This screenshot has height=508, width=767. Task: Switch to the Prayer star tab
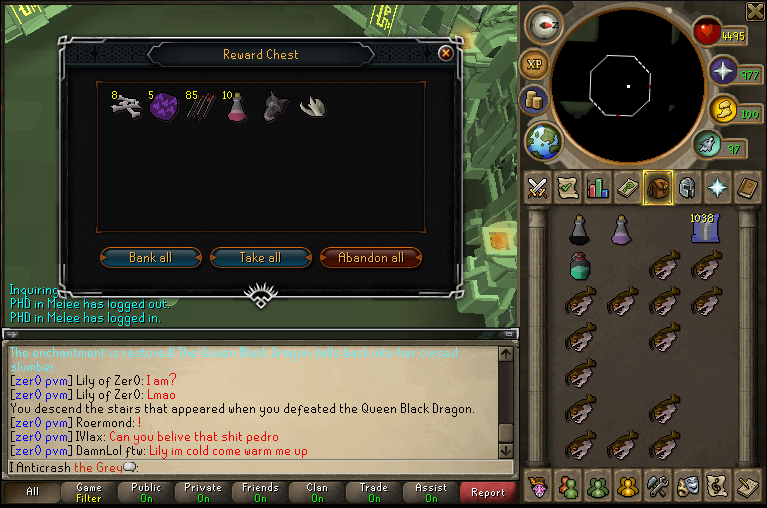pyautogui.click(x=718, y=187)
